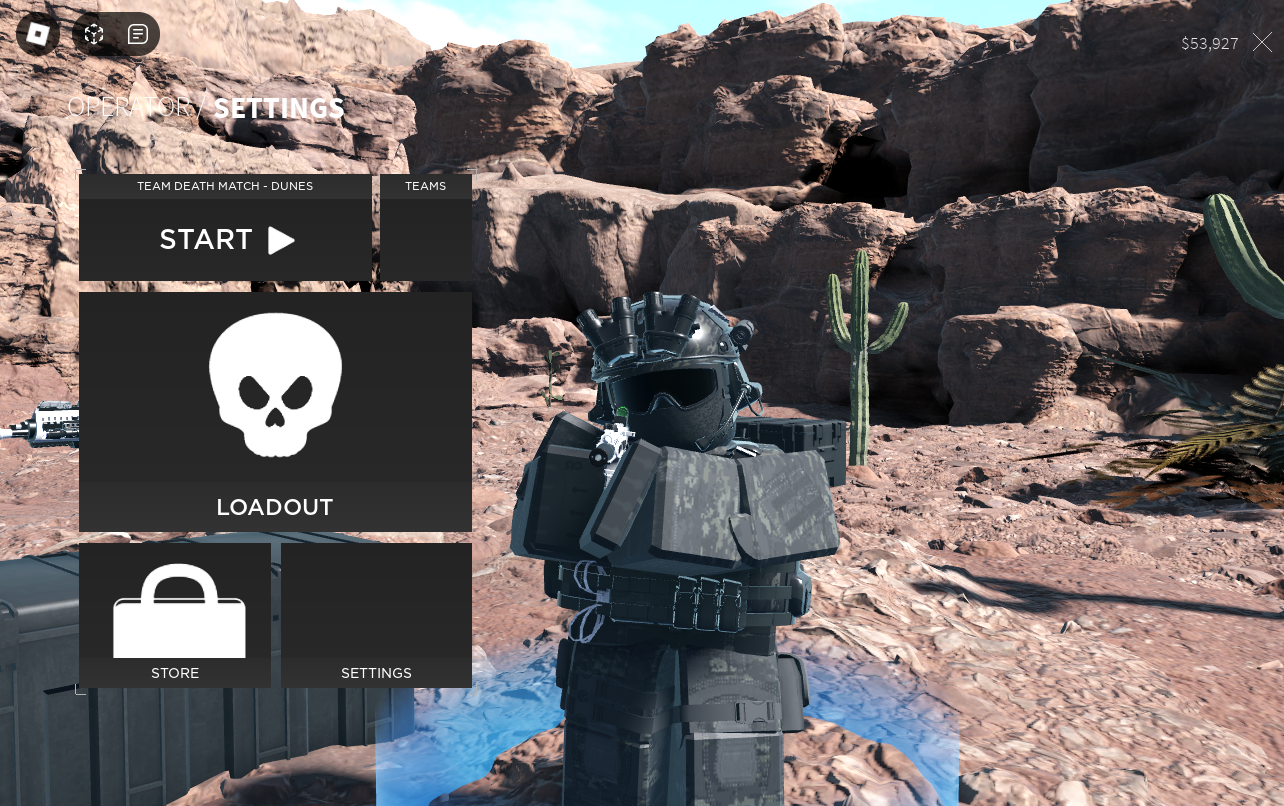Screen dimensions: 1284x806
Task: Click the SETTINGS label in the page title
Action: point(279,108)
